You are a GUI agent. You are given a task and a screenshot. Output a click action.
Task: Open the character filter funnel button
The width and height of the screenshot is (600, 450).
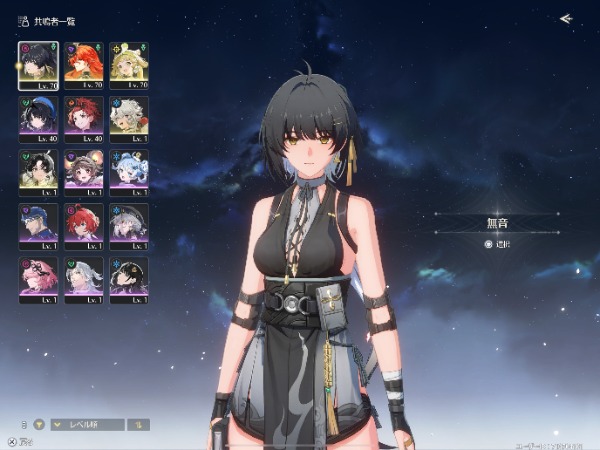coord(41,424)
